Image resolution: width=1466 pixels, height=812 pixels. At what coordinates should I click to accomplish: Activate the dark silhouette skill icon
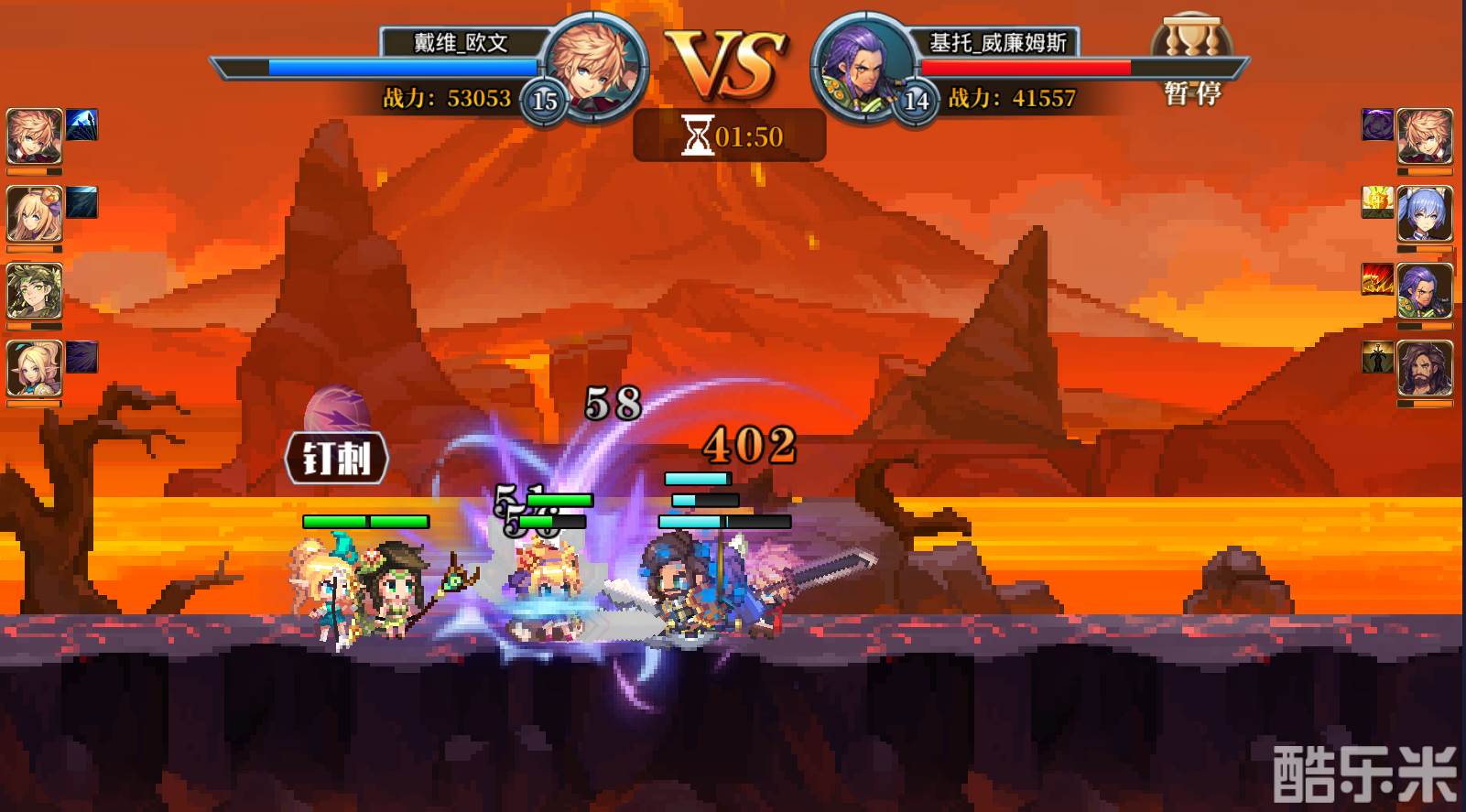point(1377,357)
